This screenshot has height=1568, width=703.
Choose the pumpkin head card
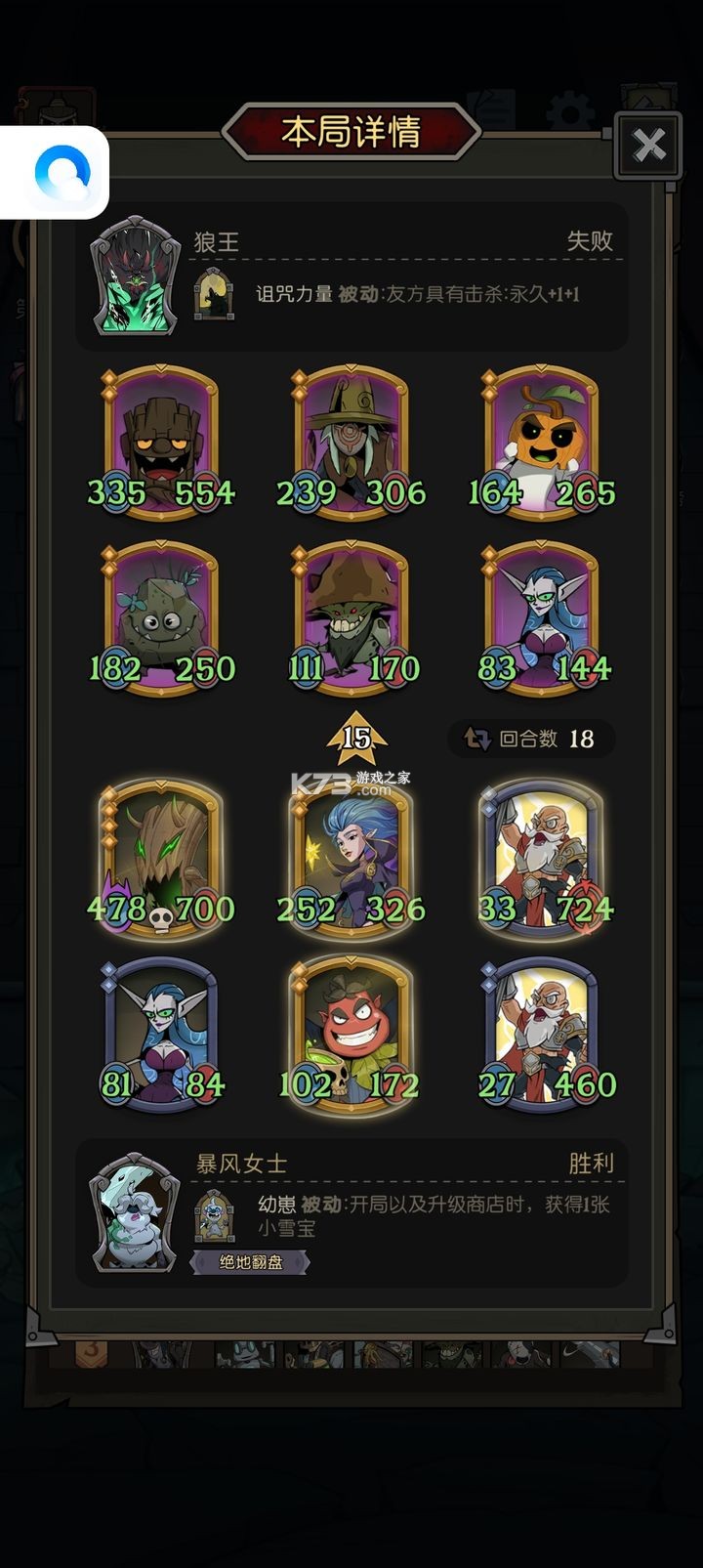[x=542, y=442]
